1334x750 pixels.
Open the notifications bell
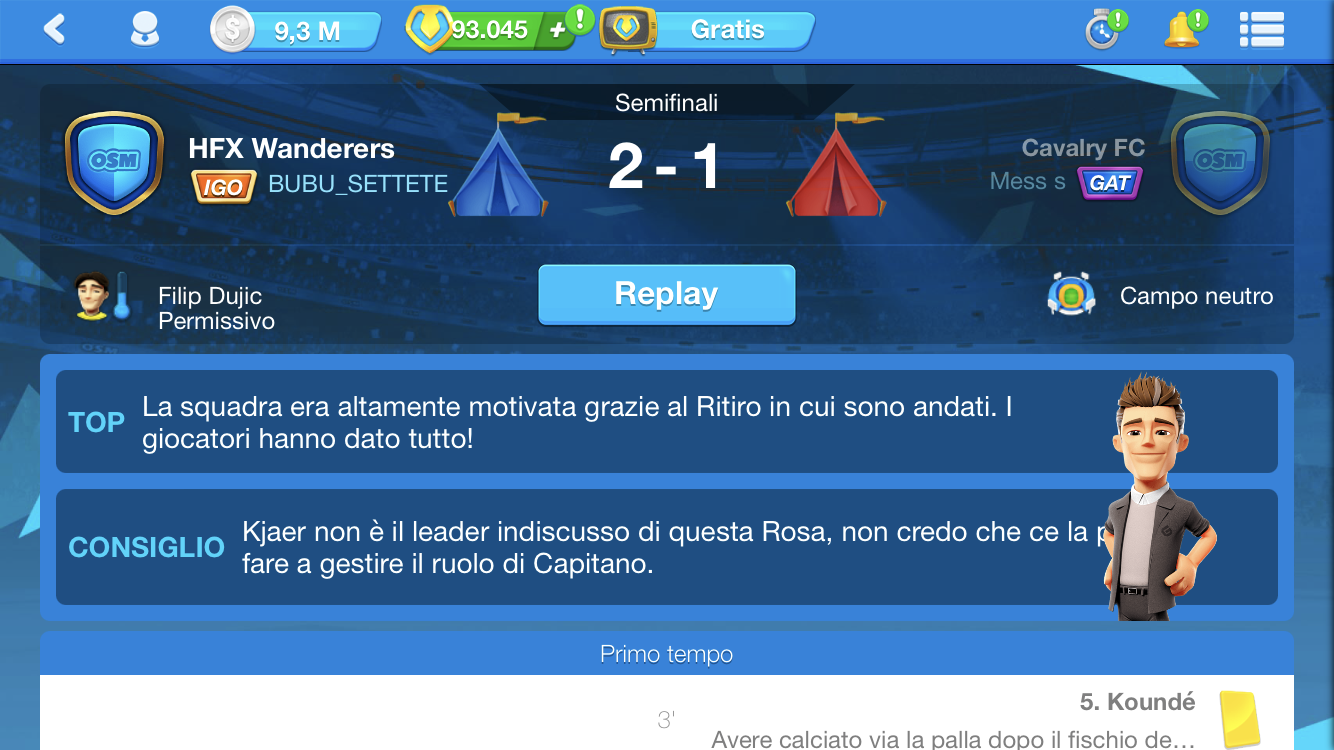click(x=1182, y=30)
